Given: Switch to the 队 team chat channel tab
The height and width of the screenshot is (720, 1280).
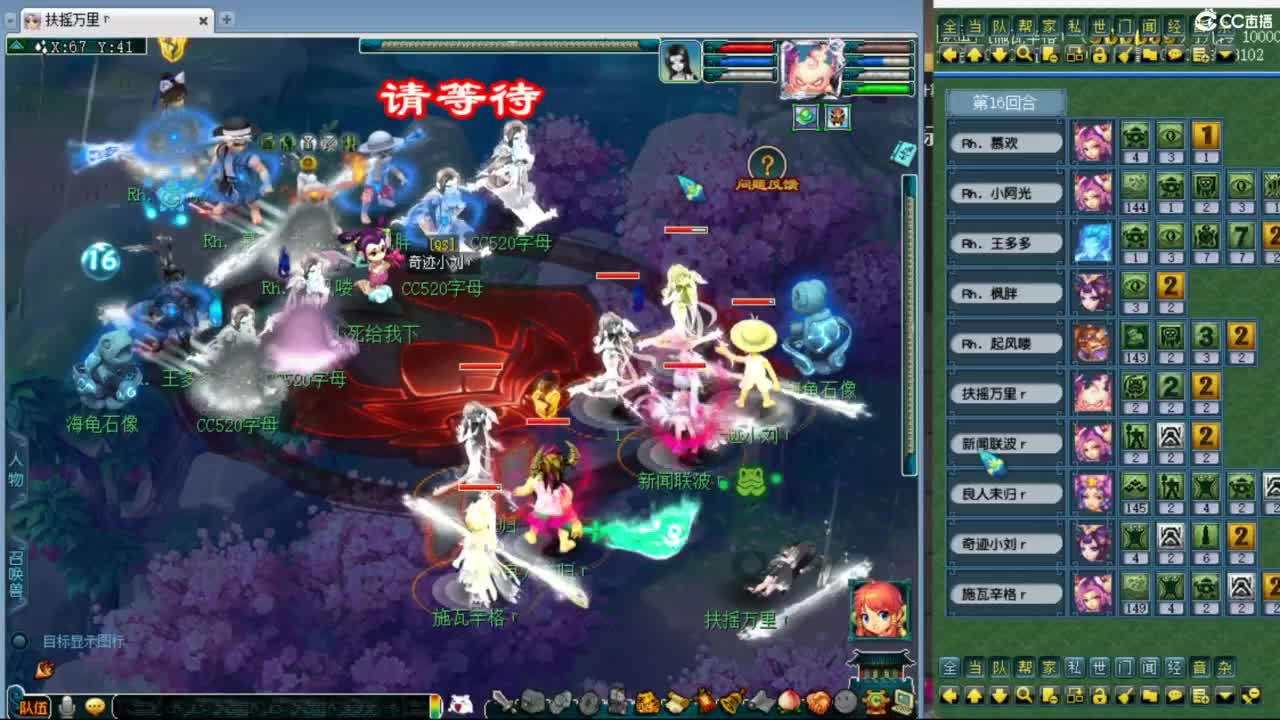Looking at the screenshot, I should 997,666.
